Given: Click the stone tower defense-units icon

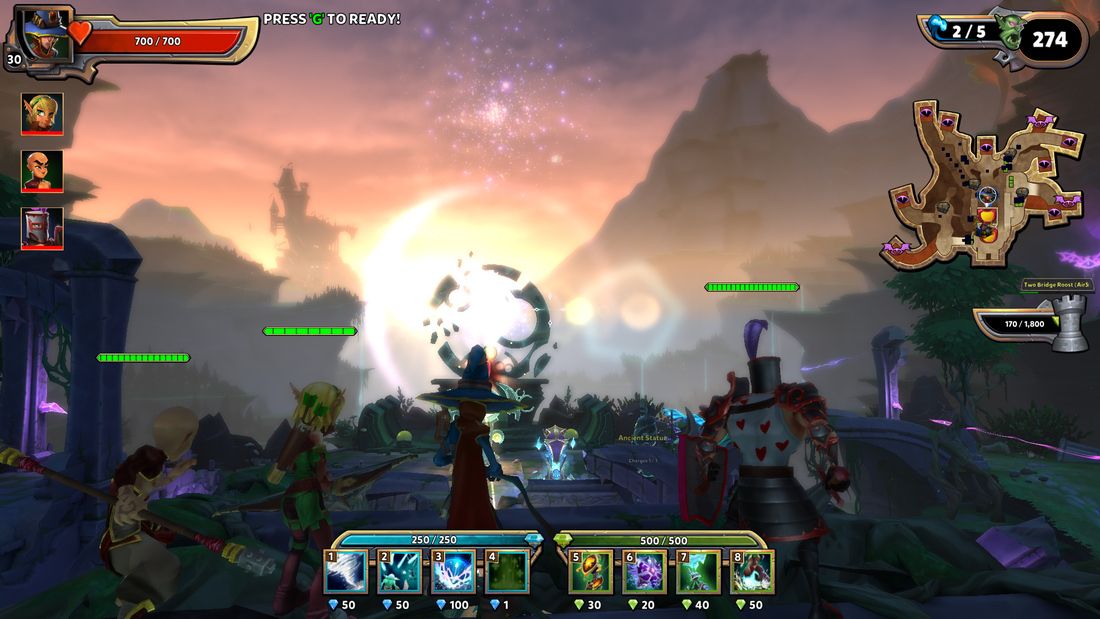Looking at the screenshot, I should click(1069, 323).
